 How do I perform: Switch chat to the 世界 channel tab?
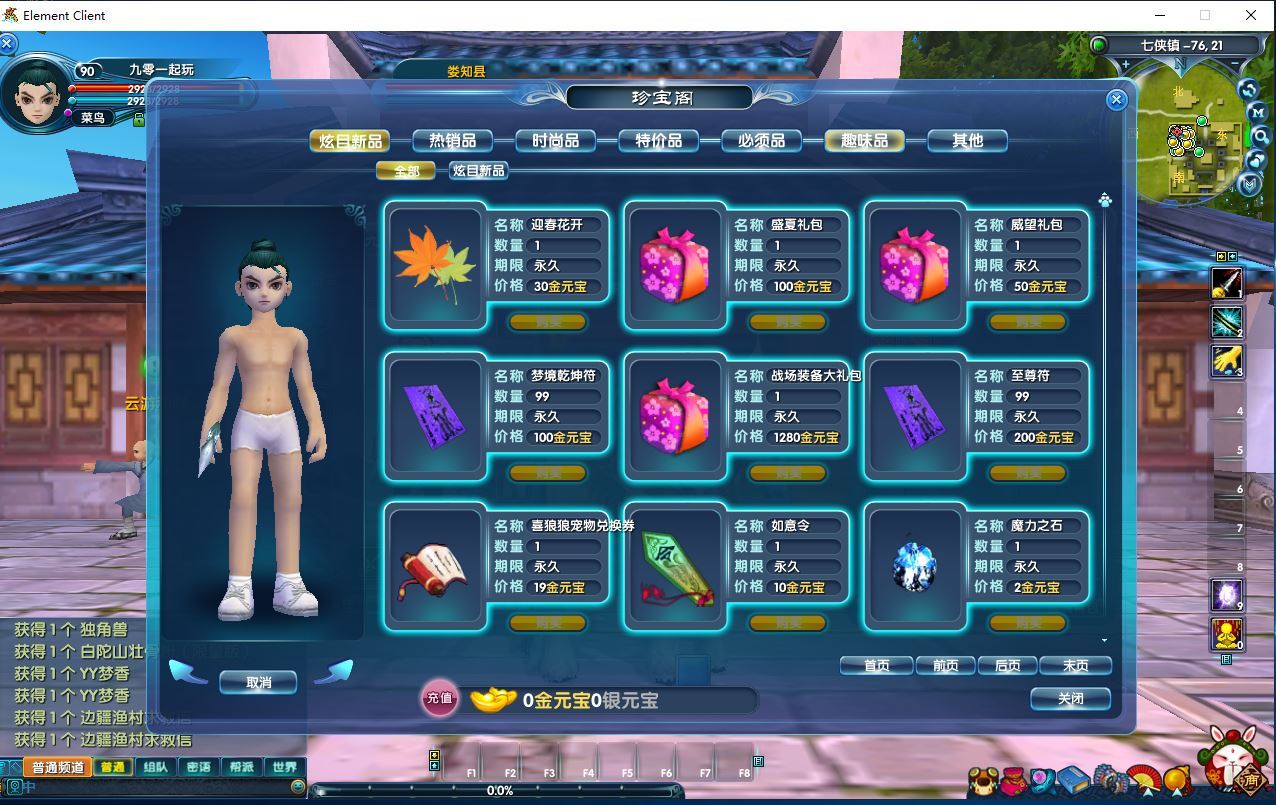[284, 767]
